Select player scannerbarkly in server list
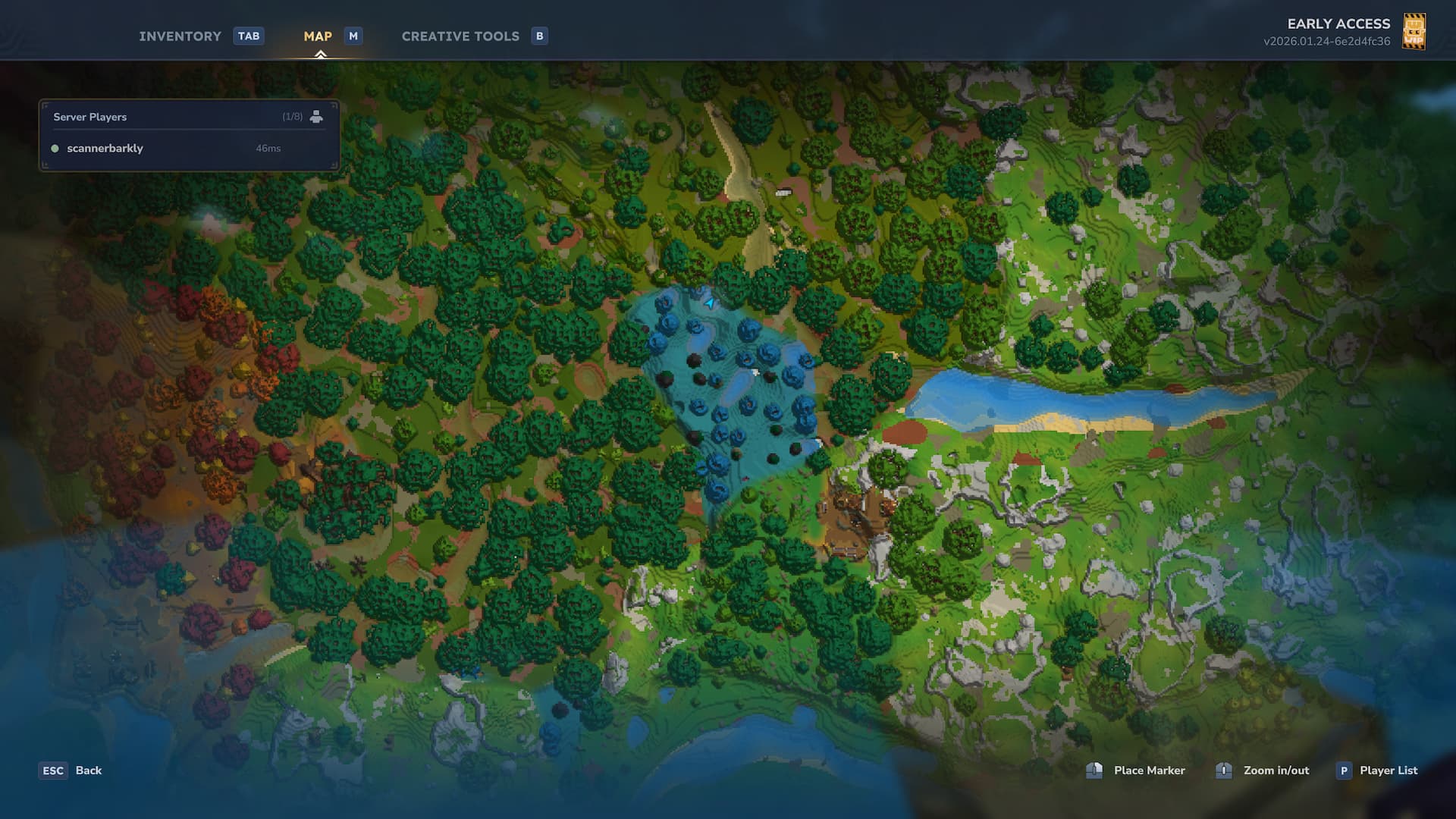Viewport: 1456px width, 819px height. [105, 149]
